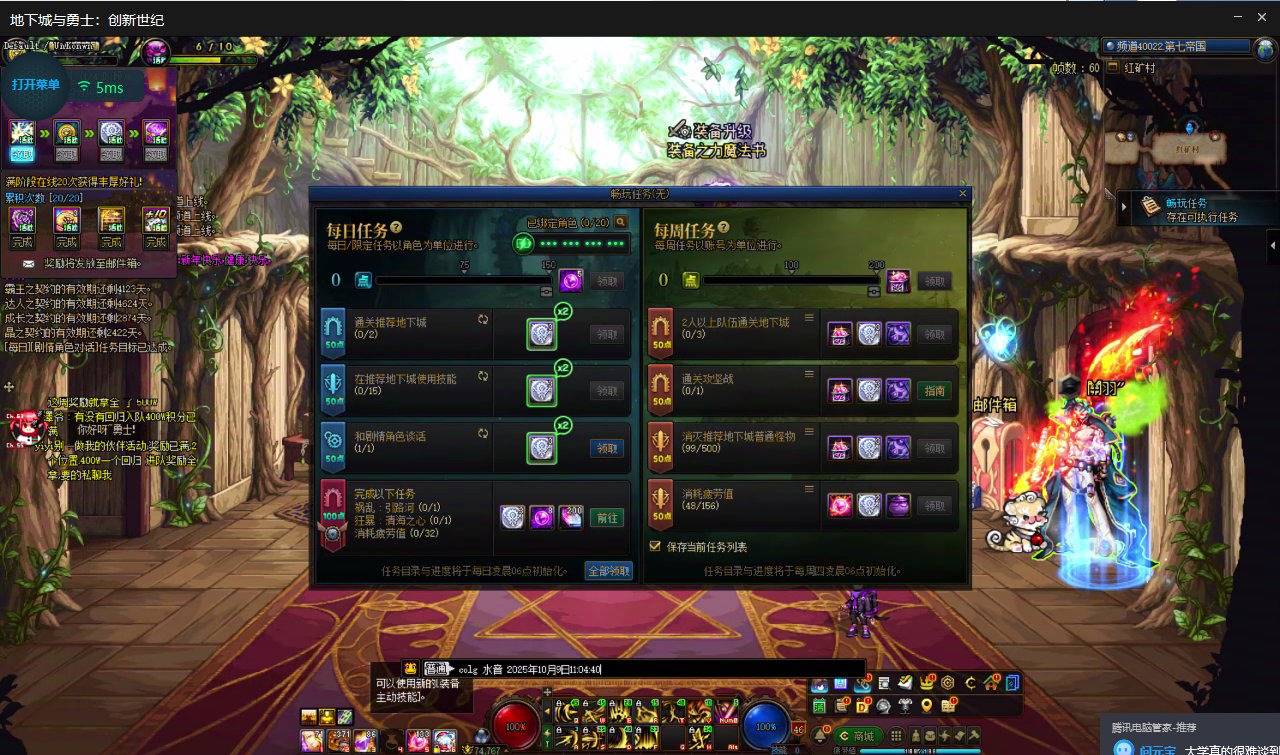The width and height of the screenshot is (1280, 755).
Task: Search bound characters with magnifier button
Action: 621,222
